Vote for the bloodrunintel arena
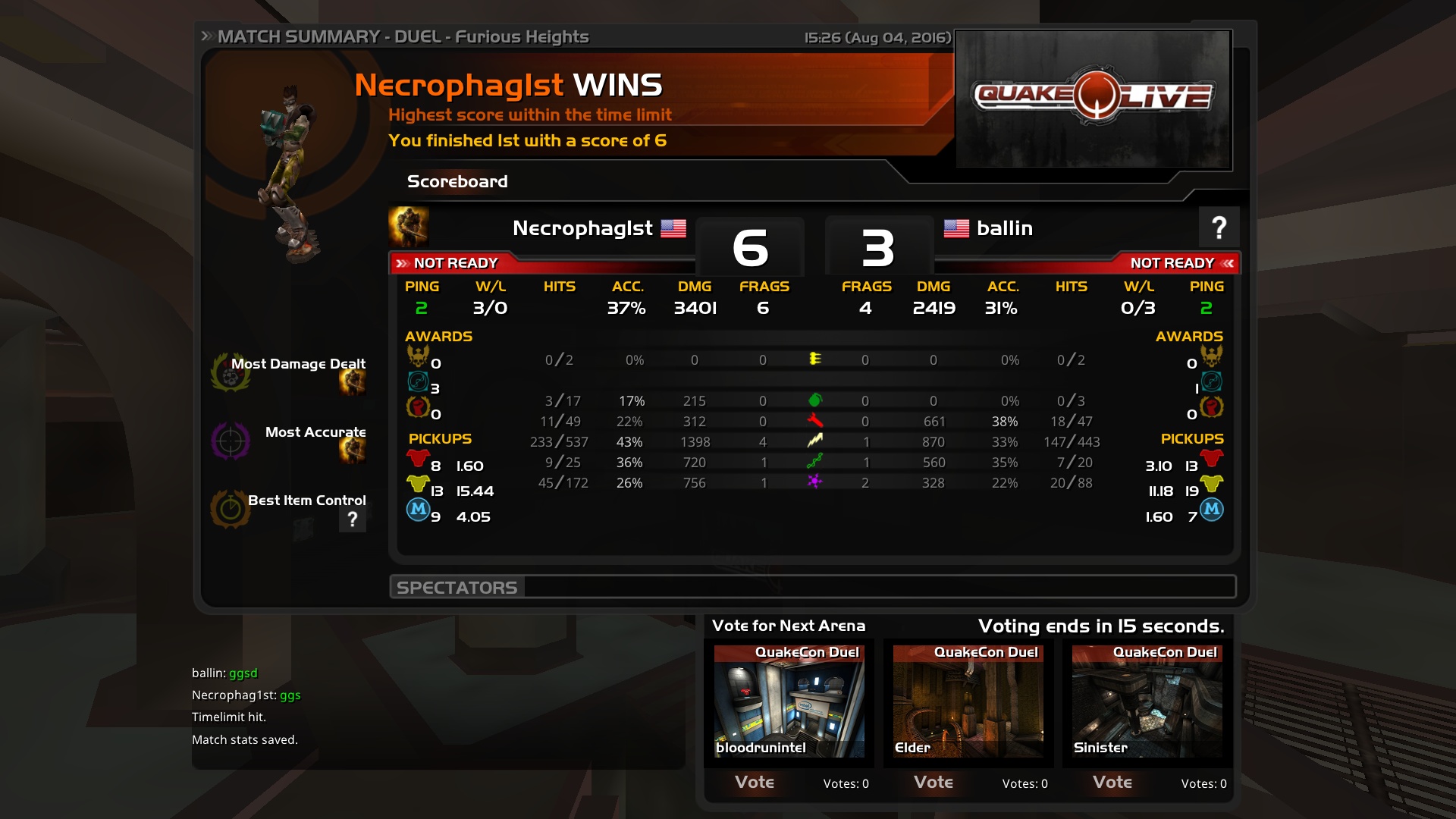1456x819 pixels. (x=755, y=782)
